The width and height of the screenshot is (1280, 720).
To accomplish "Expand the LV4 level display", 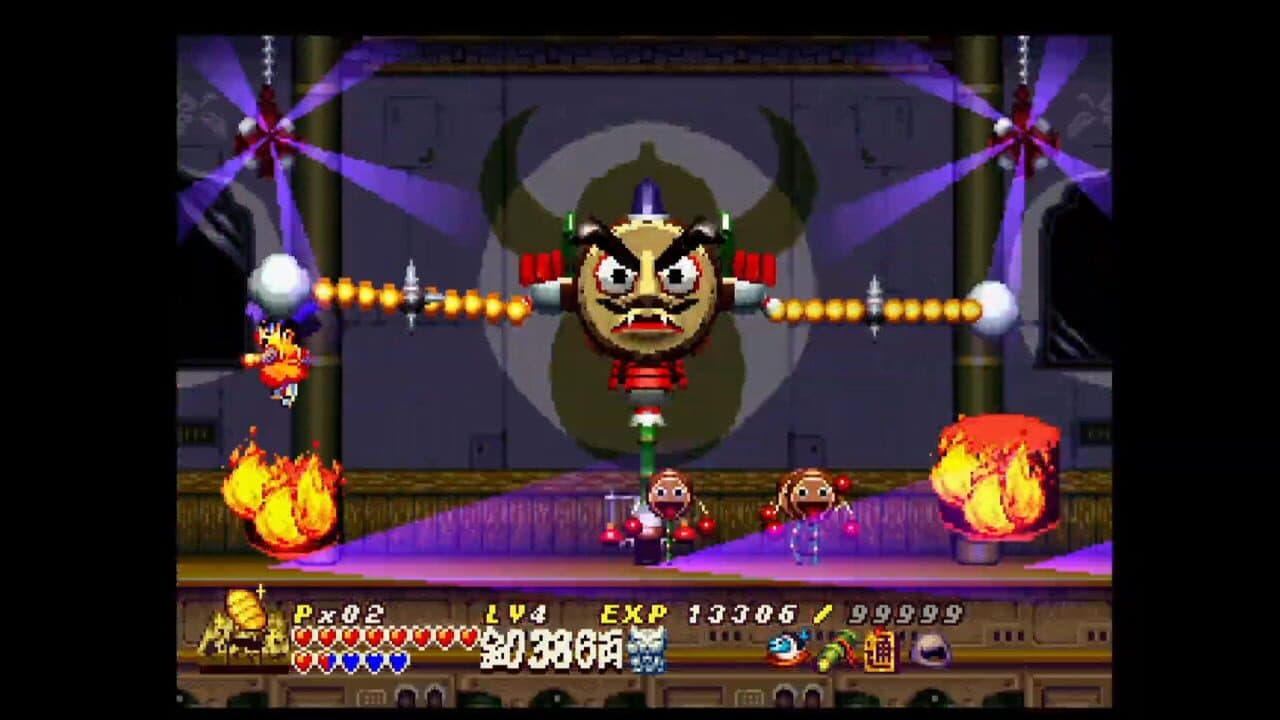I will [x=514, y=613].
